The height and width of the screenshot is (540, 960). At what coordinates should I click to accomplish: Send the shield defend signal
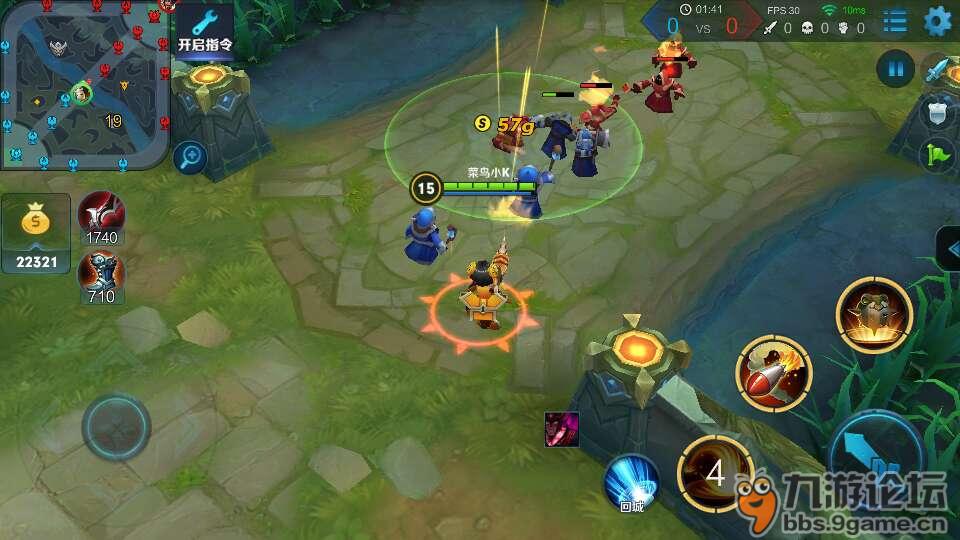(x=938, y=112)
